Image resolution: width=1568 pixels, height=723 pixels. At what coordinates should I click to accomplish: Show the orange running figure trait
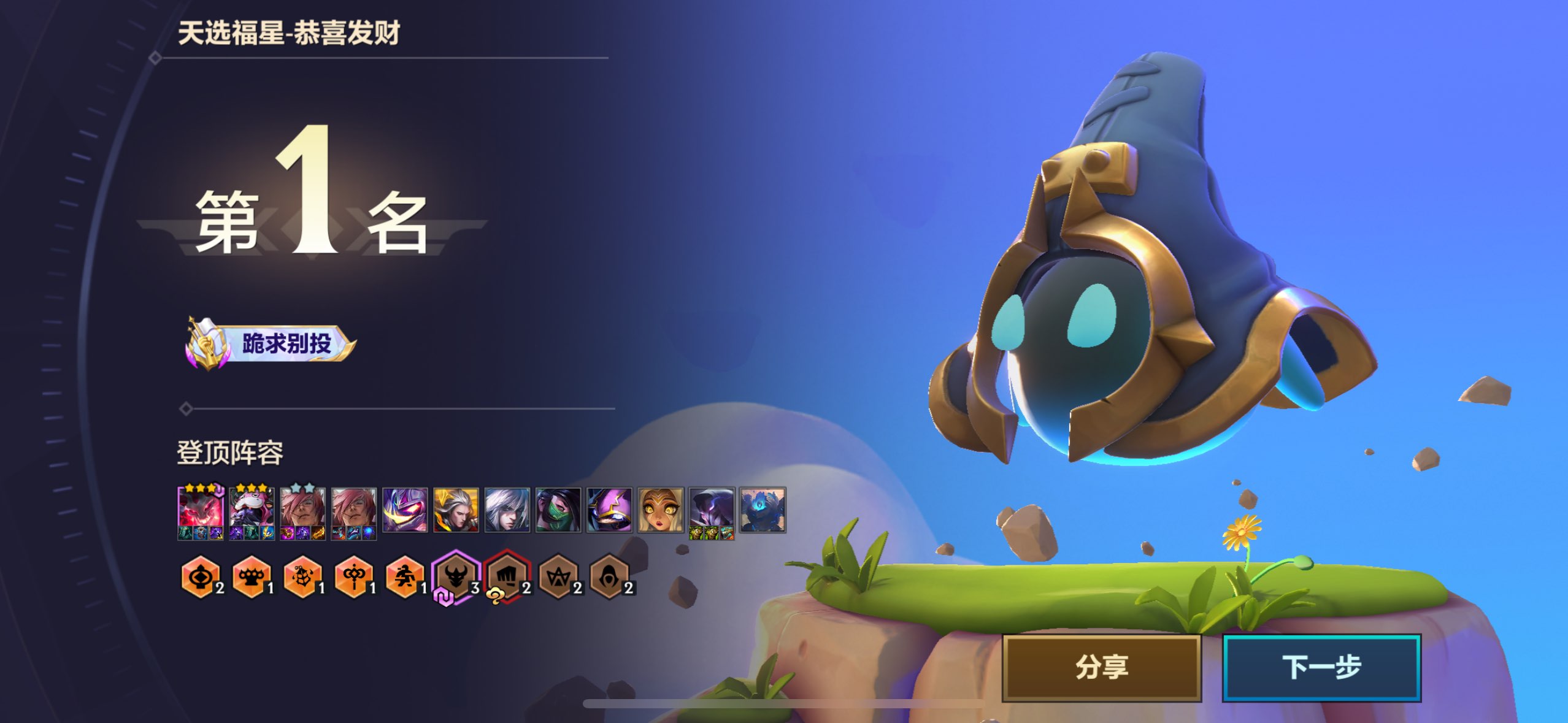click(x=404, y=576)
